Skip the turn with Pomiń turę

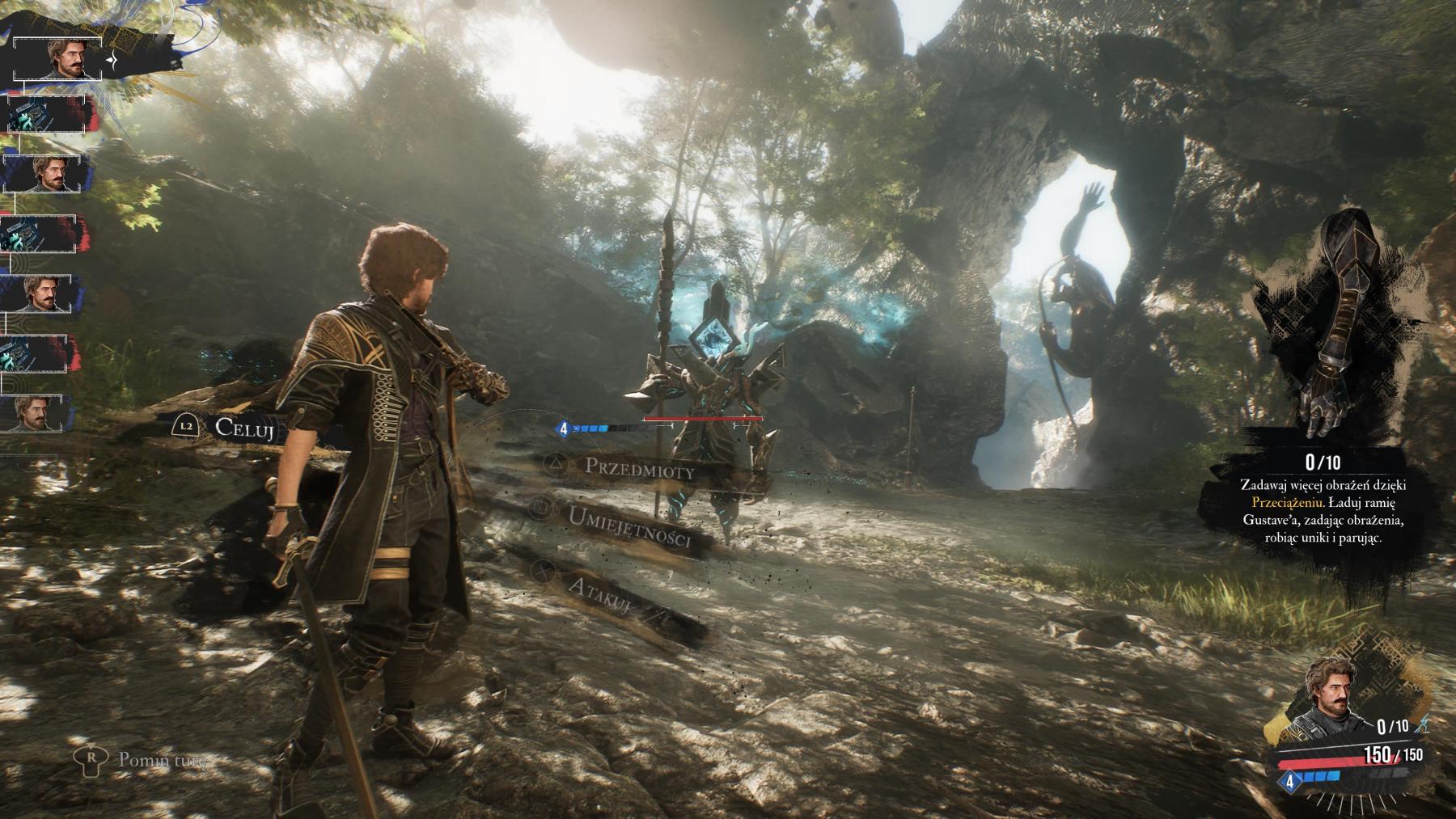(161, 760)
